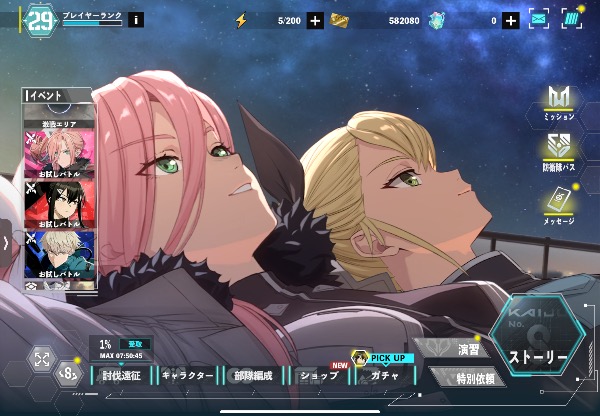Image resolution: width=600 pixels, height=416 pixels.
Task: Open the ストーリー (Story) mode
Action: pos(537,357)
